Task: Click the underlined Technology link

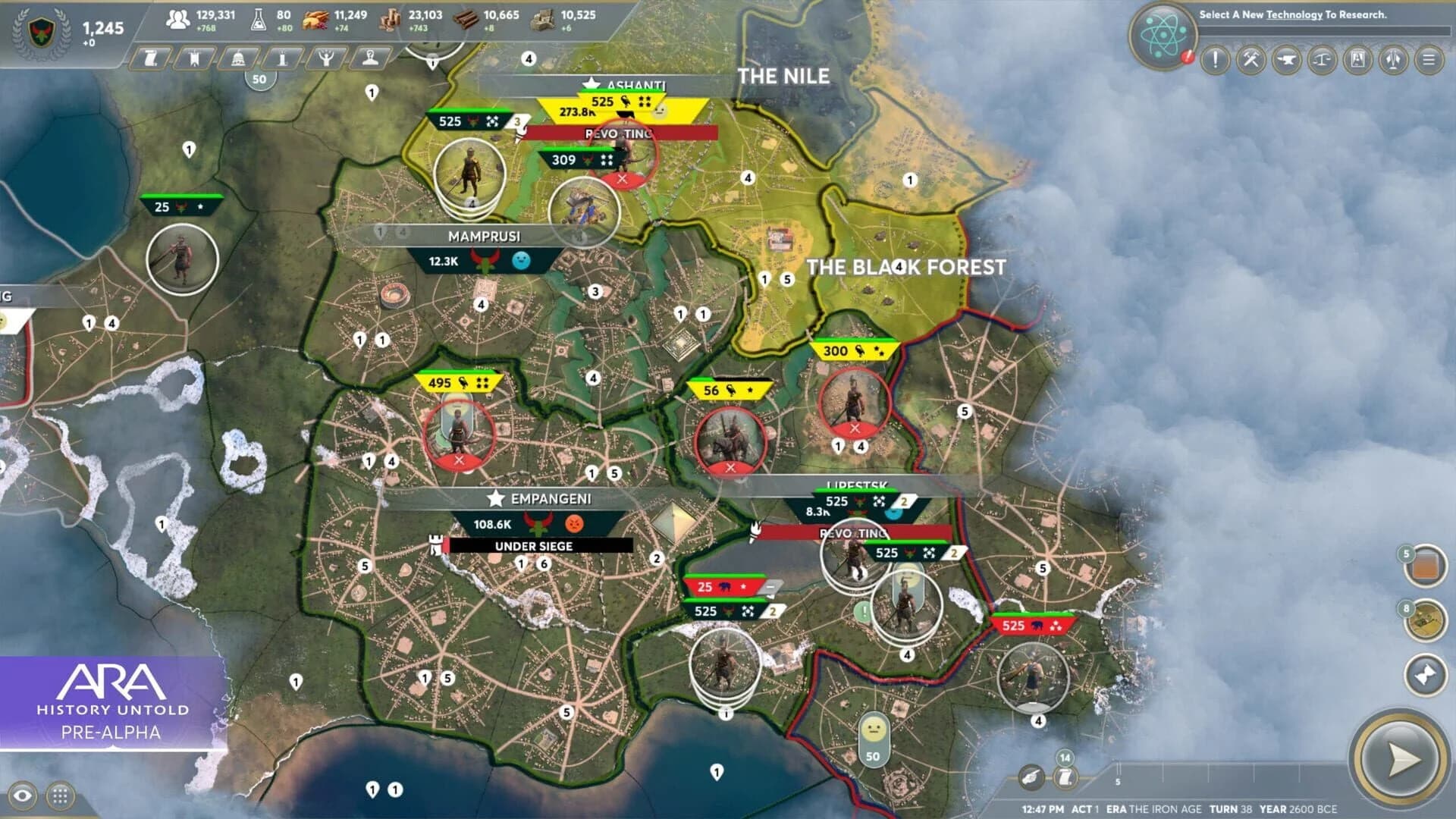Action: tap(1294, 14)
